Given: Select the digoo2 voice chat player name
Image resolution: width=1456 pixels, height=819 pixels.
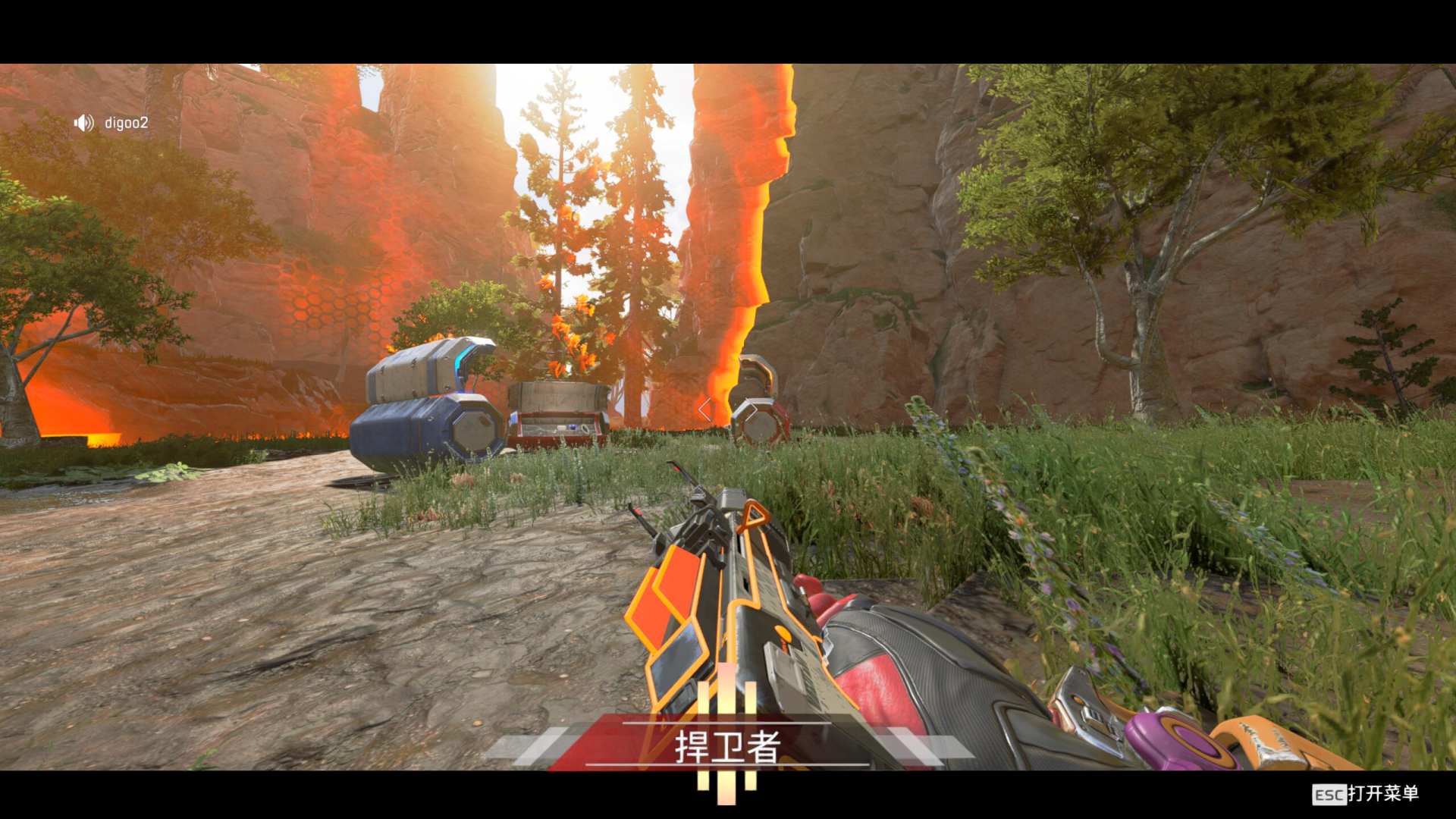Looking at the screenshot, I should point(126,123).
